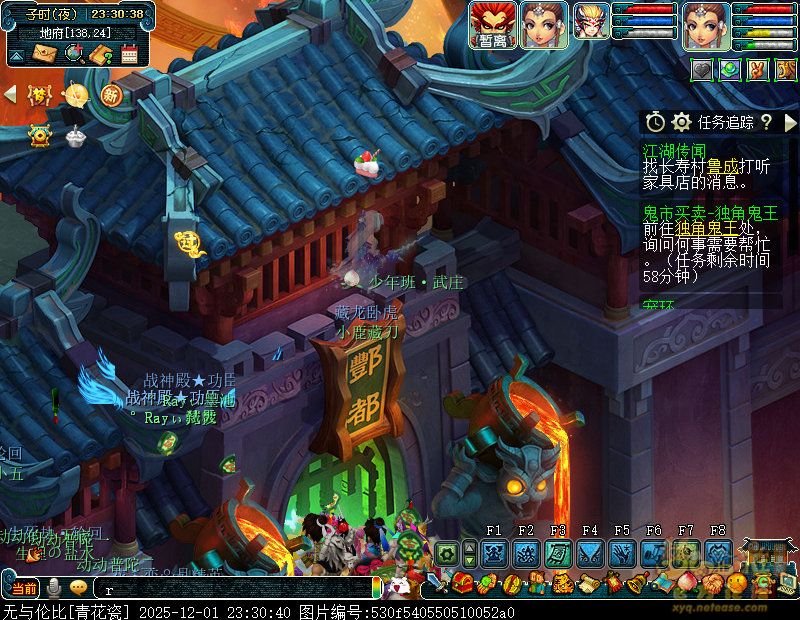Open the calendar icon
The image size is (800, 620).
coord(128,54)
